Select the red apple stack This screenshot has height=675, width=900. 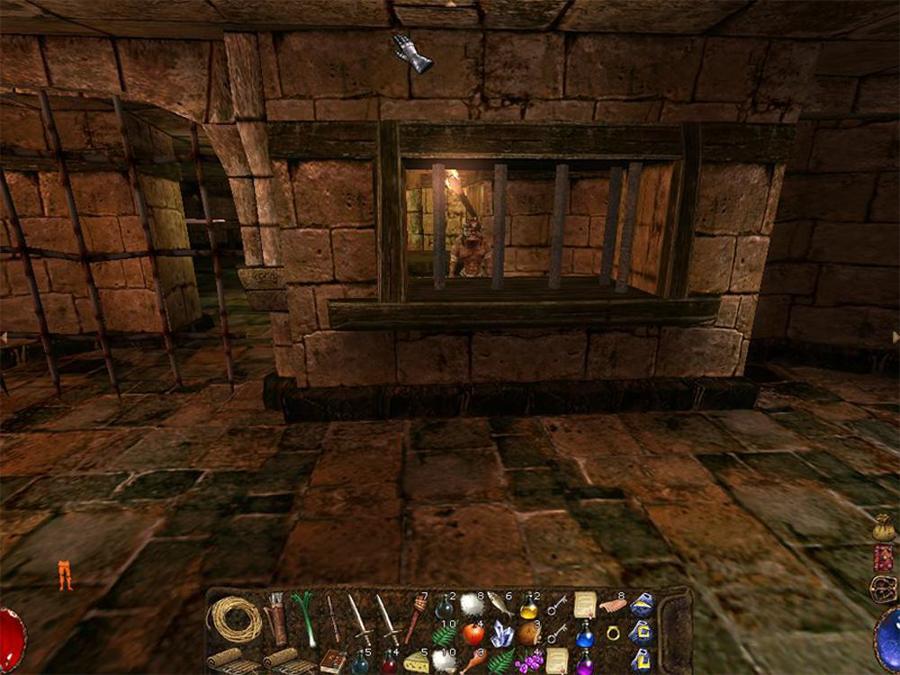point(473,633)
